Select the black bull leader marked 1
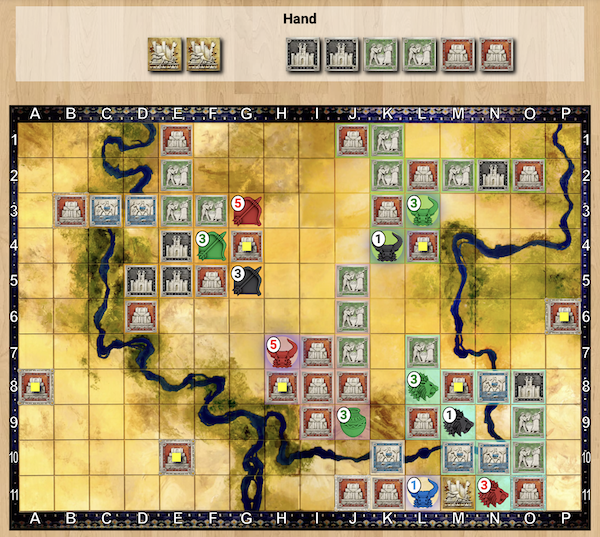Image resolution: width=600 pixels, height=537 pixels. [387, 245]
